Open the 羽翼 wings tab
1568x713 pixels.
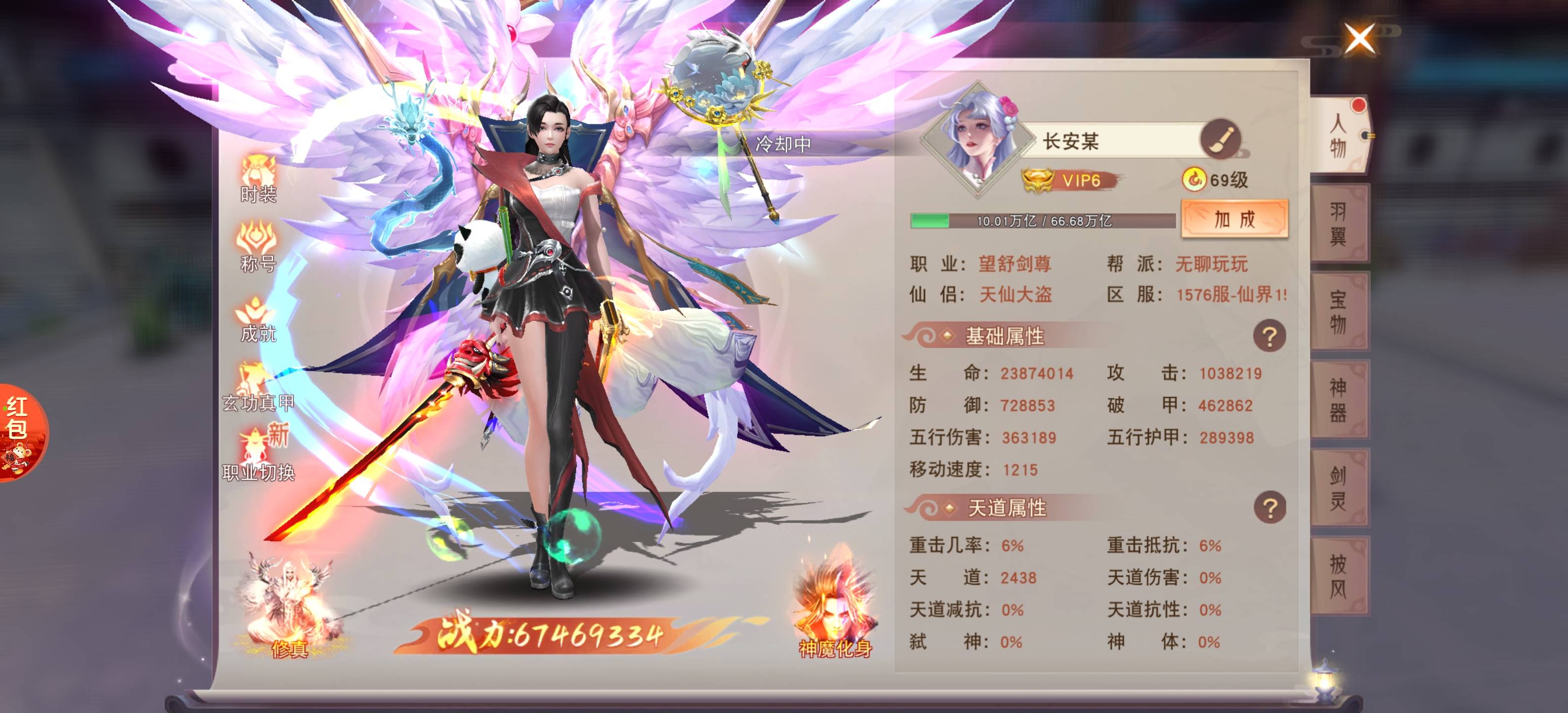1338,223
